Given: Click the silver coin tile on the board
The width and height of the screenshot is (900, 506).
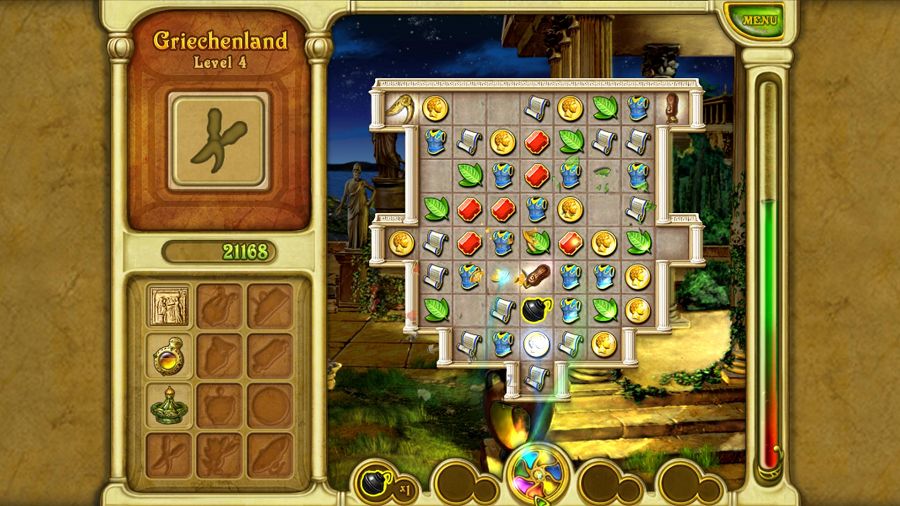Looking at the screenshot, I should [x=537, y=343].
